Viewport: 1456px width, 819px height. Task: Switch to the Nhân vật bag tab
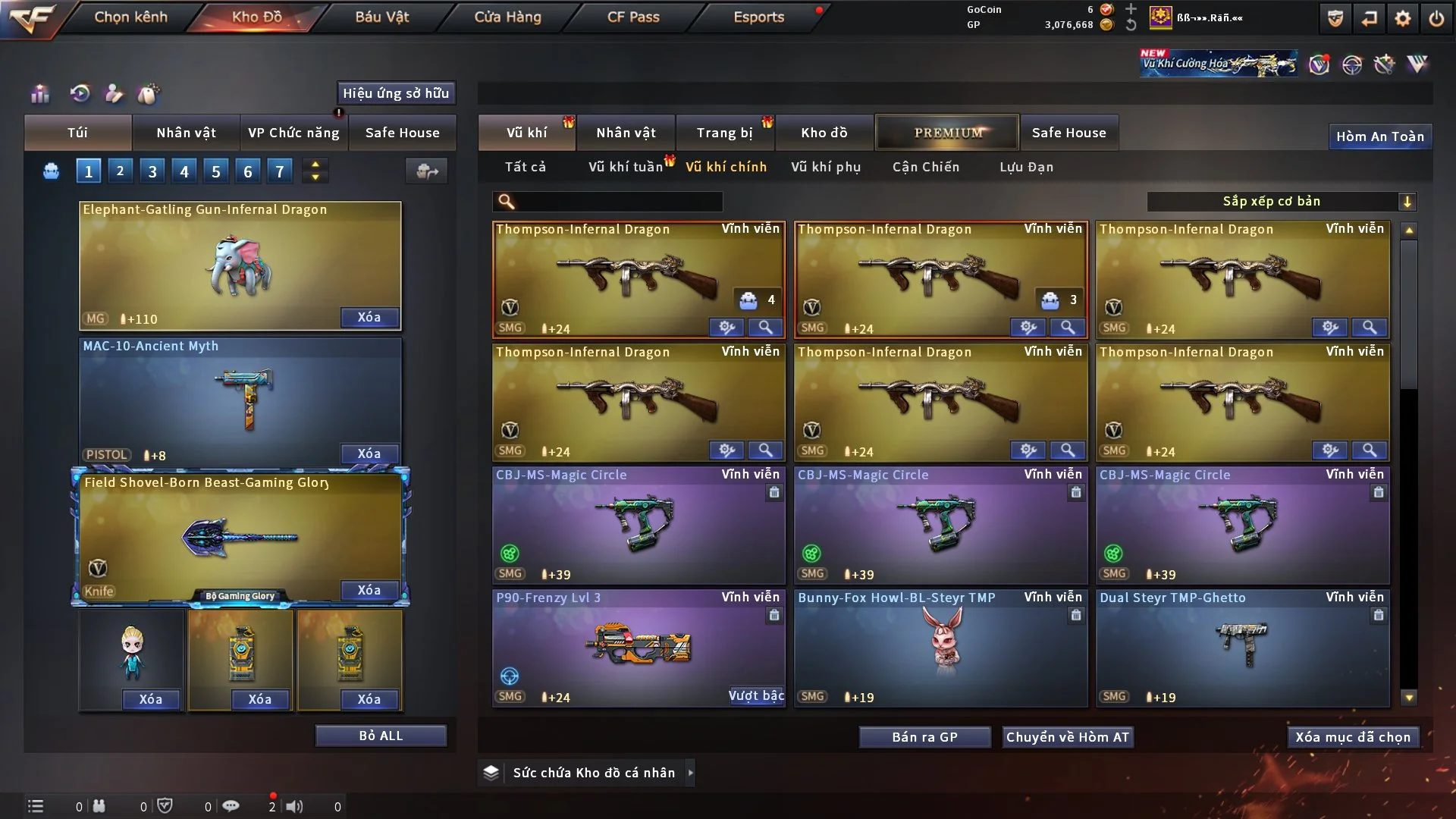point(186,133)
